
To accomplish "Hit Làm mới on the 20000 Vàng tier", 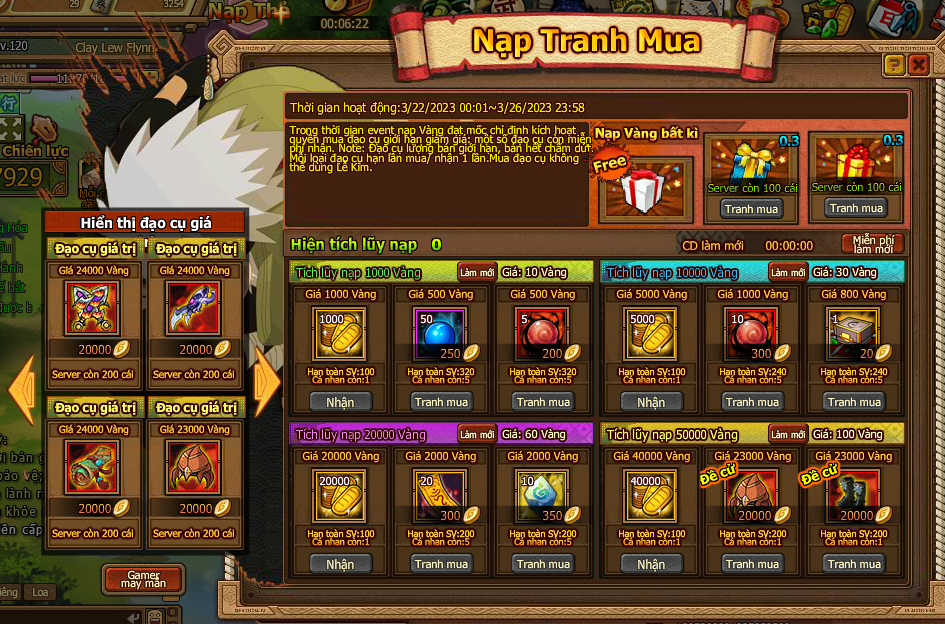I will pyautogui.click(x=477, y=434).
